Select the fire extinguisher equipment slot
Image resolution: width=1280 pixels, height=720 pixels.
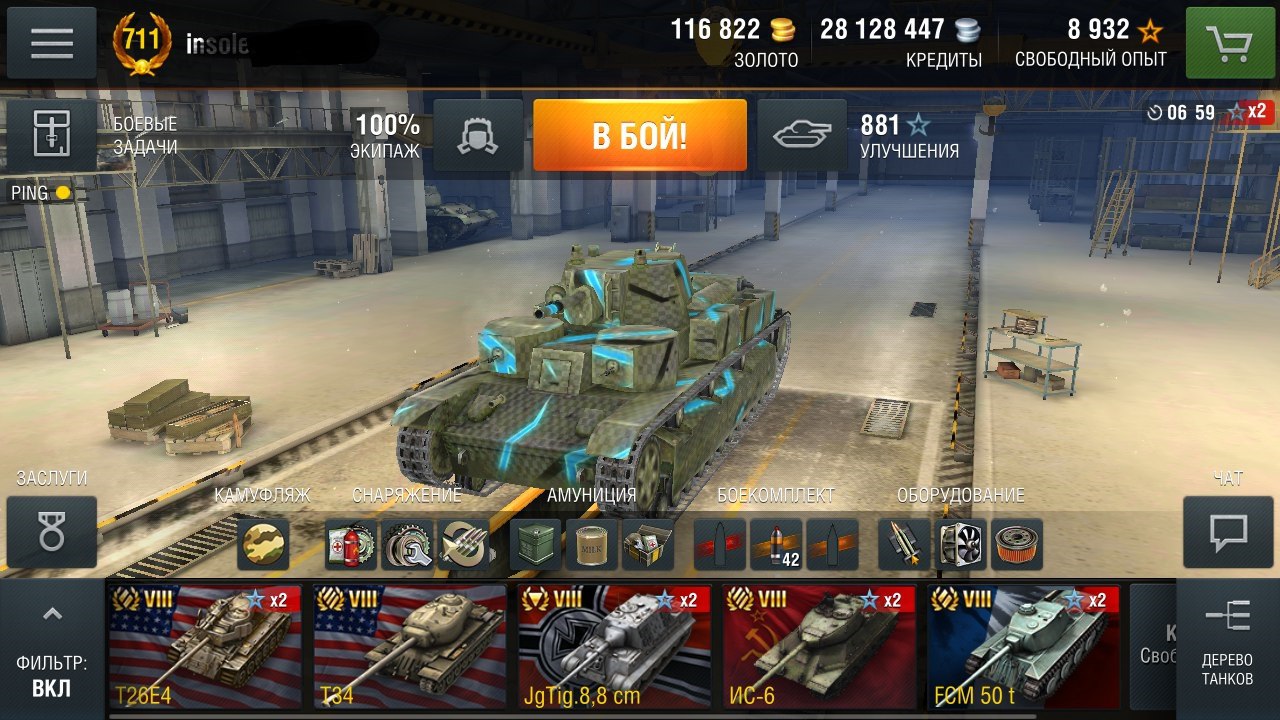click(351, 544)
